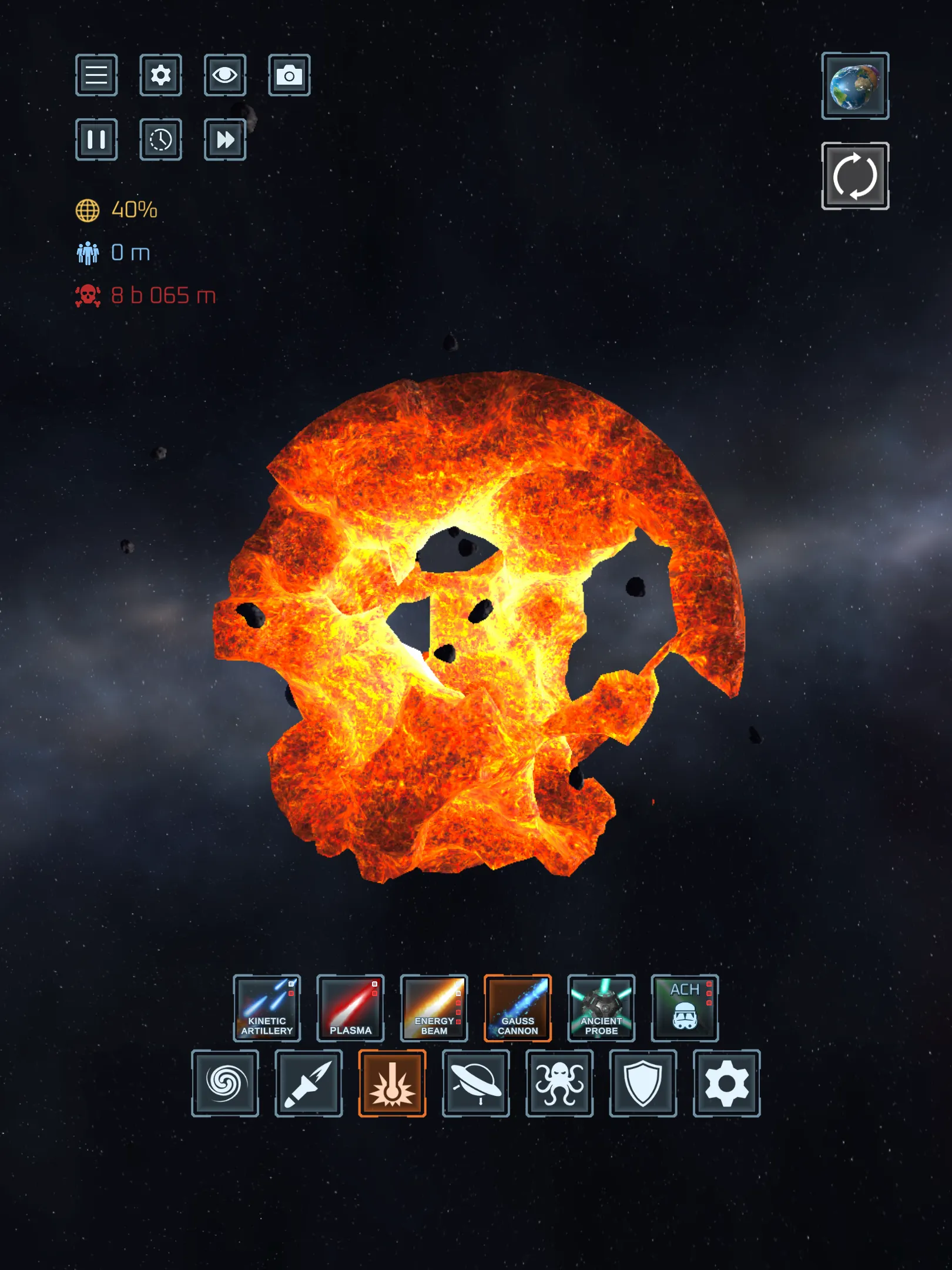Open the octopus monster weapon category
Screen dimensions: 952x1270
click(x=559, y=1083)
